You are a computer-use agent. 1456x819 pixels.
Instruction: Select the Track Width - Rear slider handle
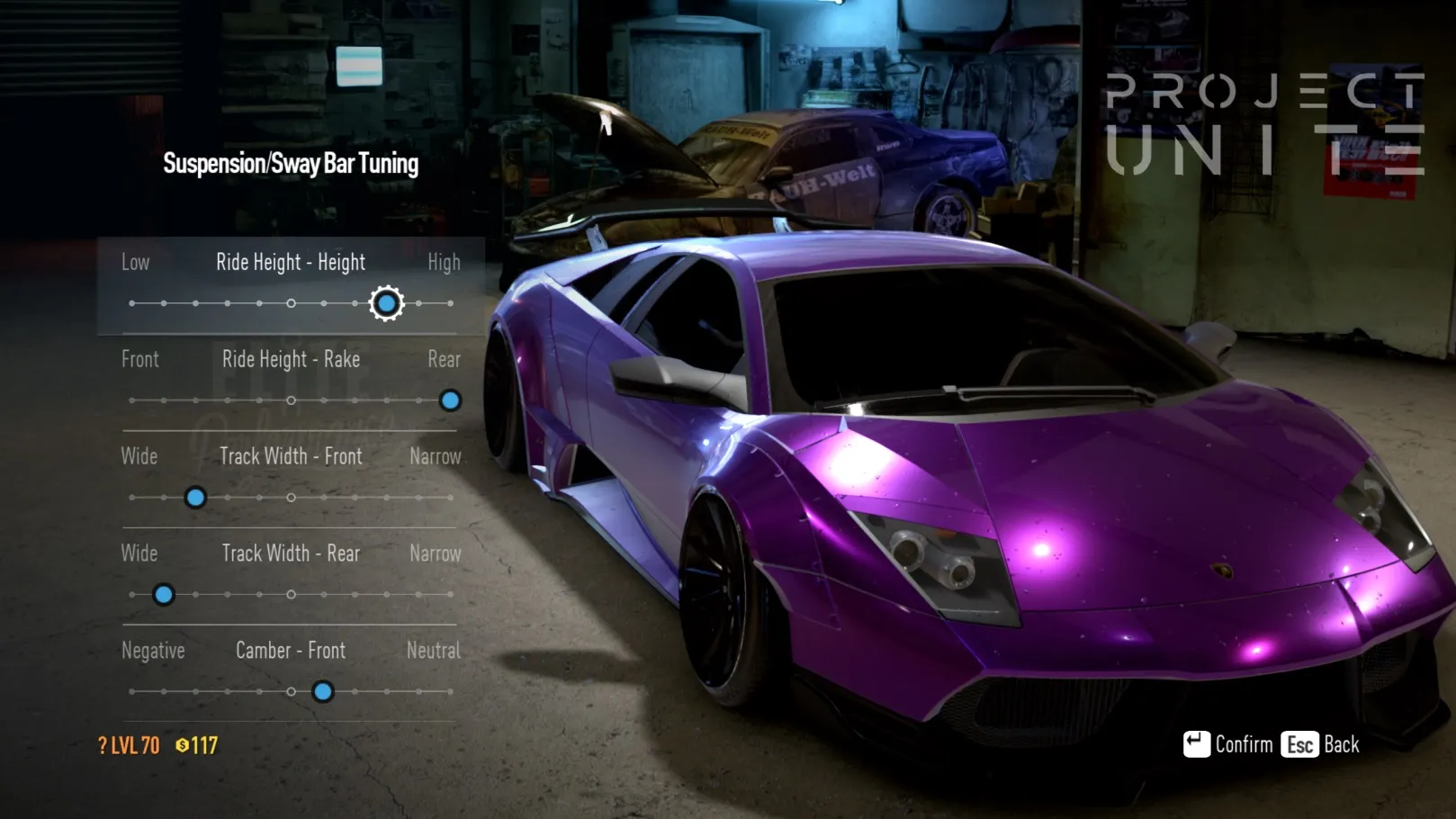click(164, 595)
